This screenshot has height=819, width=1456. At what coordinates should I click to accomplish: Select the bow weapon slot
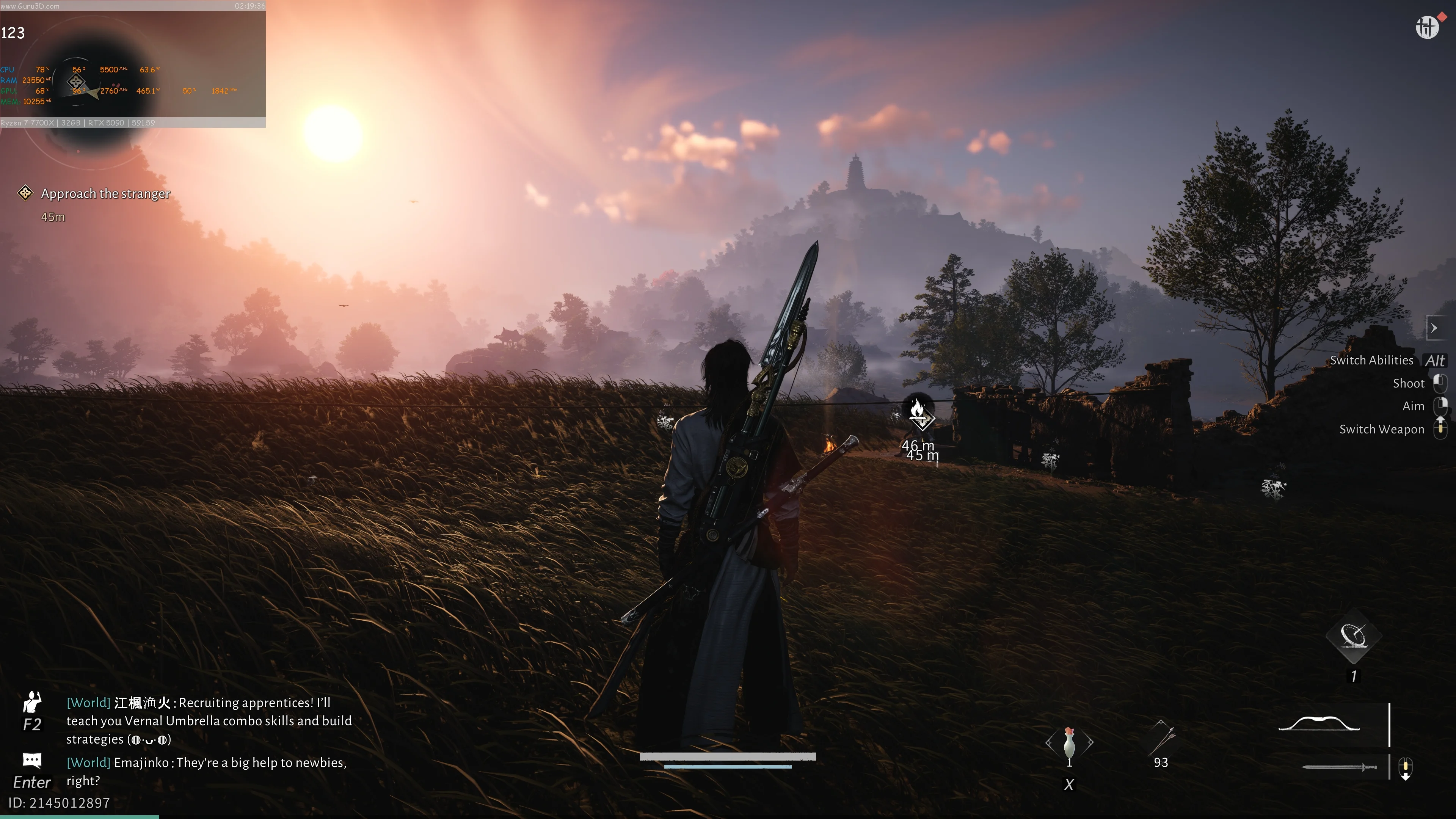[1319, 723]
